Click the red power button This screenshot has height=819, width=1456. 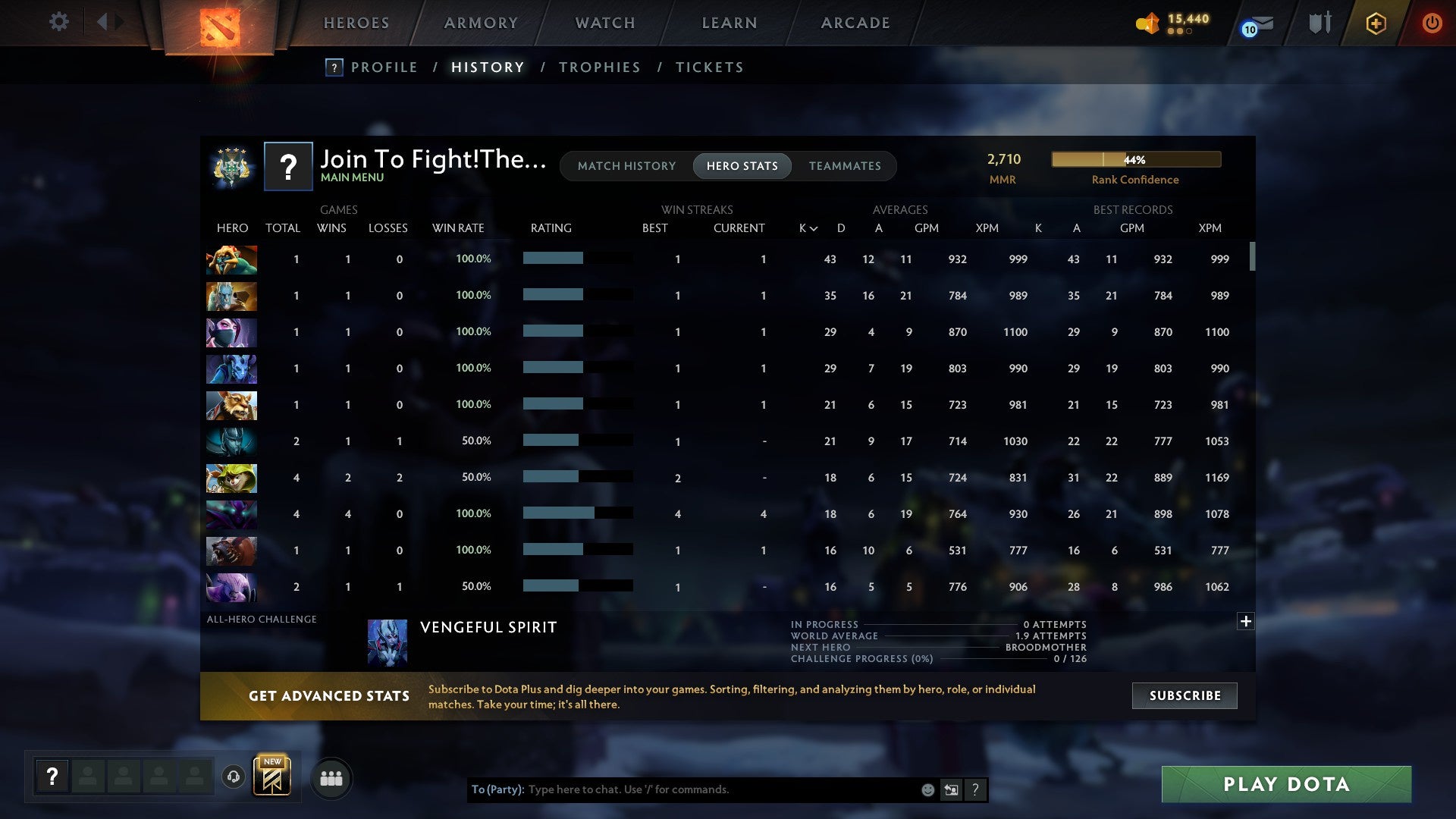(x=1432, y=23)
